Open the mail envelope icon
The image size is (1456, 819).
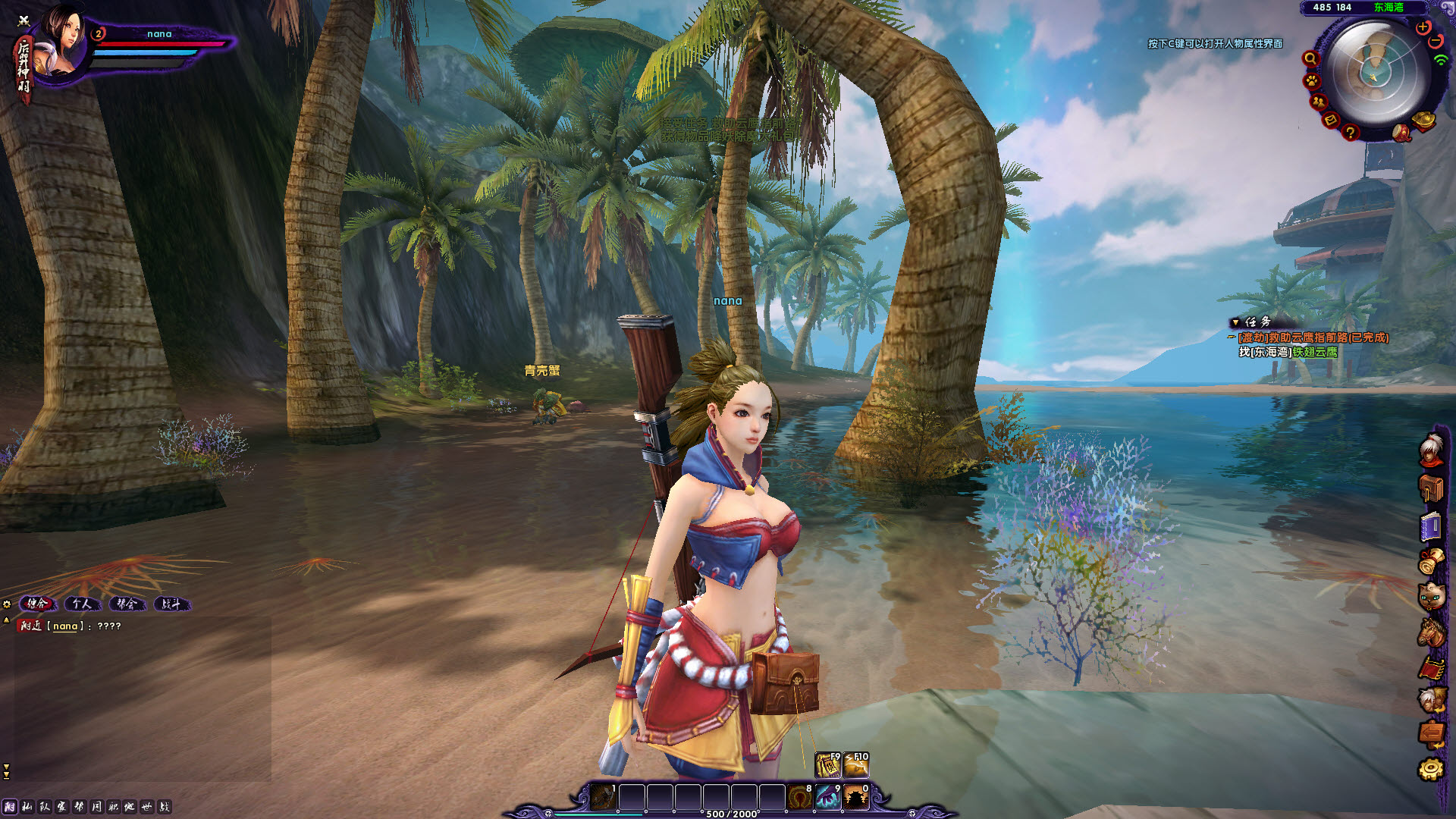1330,120
